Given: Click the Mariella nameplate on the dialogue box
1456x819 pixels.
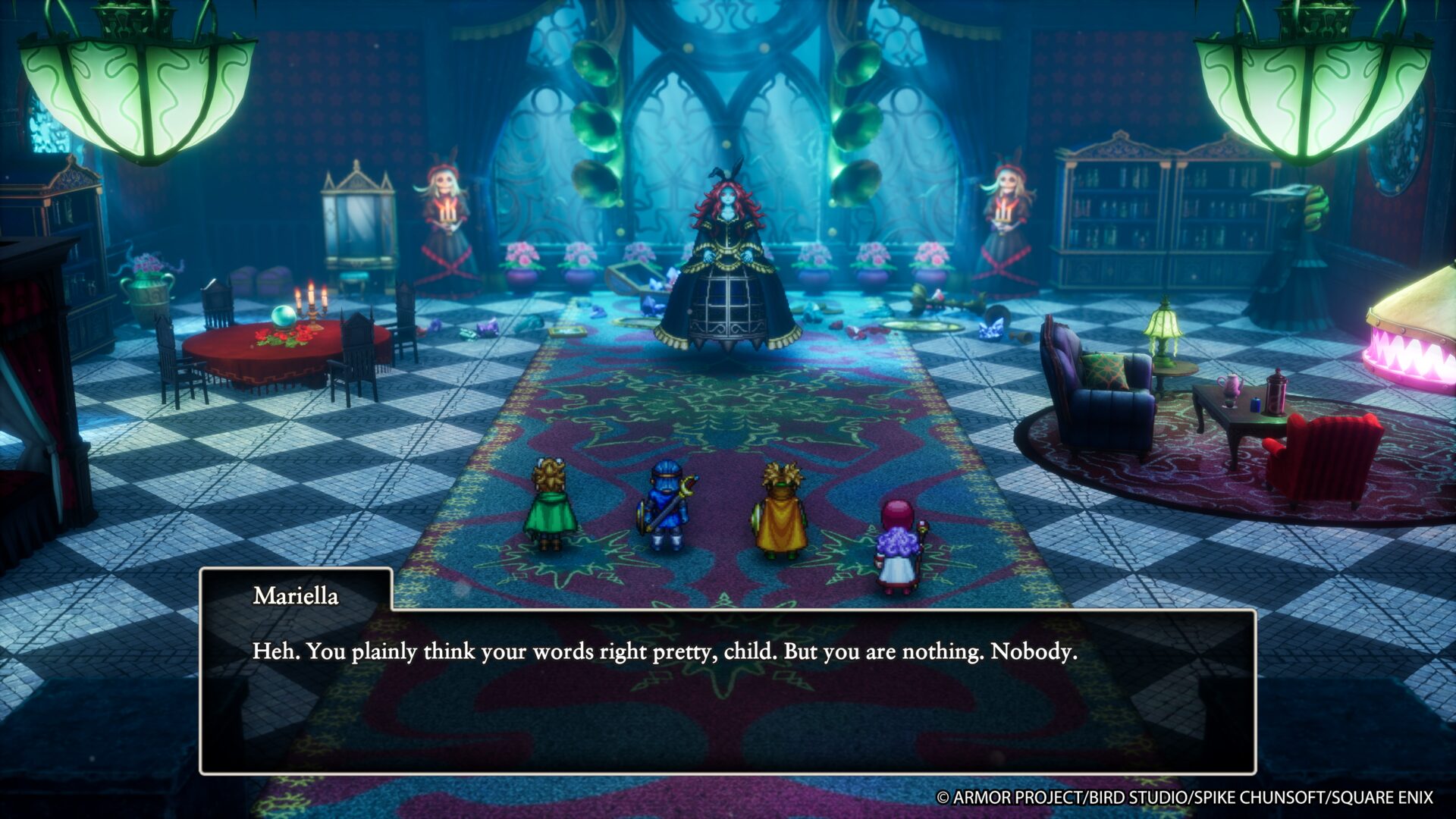Looking at the screenshot, I should [295, 597].
